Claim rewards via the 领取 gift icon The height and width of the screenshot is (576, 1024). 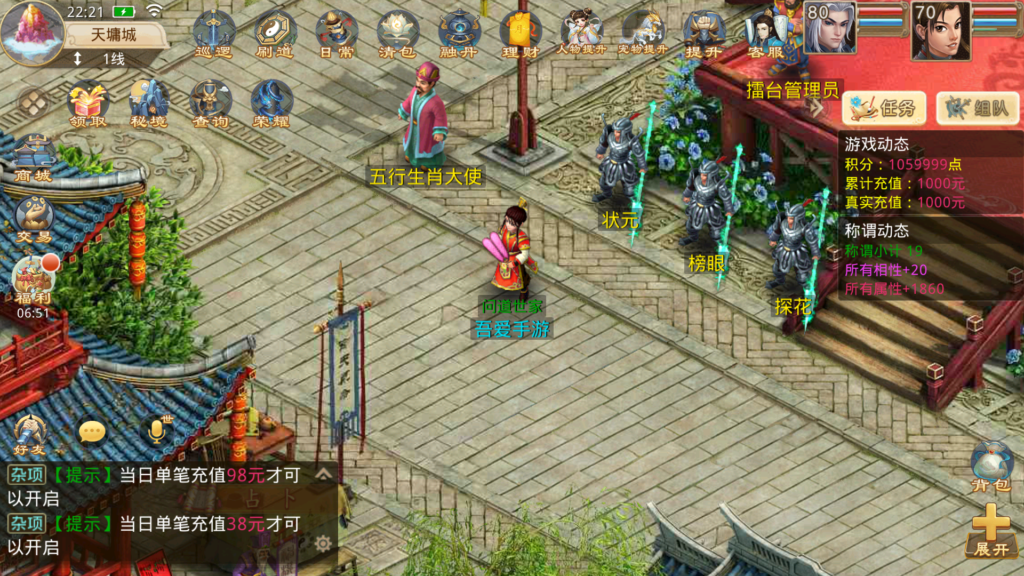coord(87,103)
